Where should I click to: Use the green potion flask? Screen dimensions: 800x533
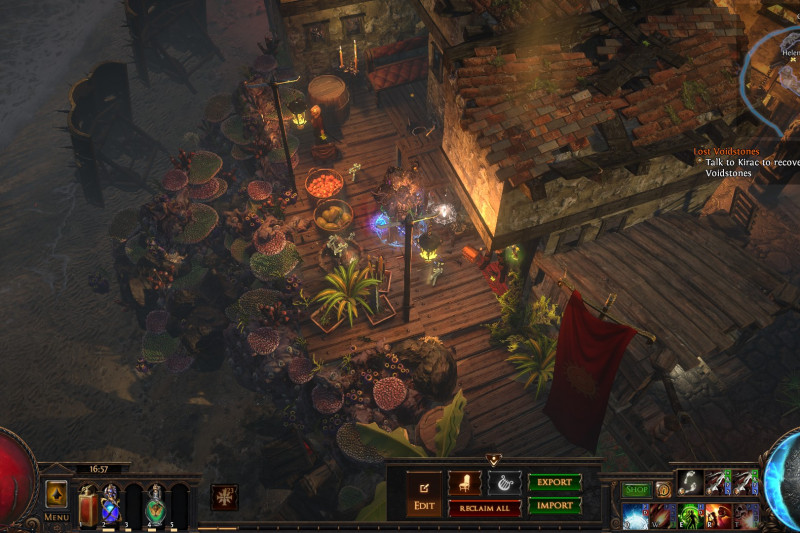(157, 504)
